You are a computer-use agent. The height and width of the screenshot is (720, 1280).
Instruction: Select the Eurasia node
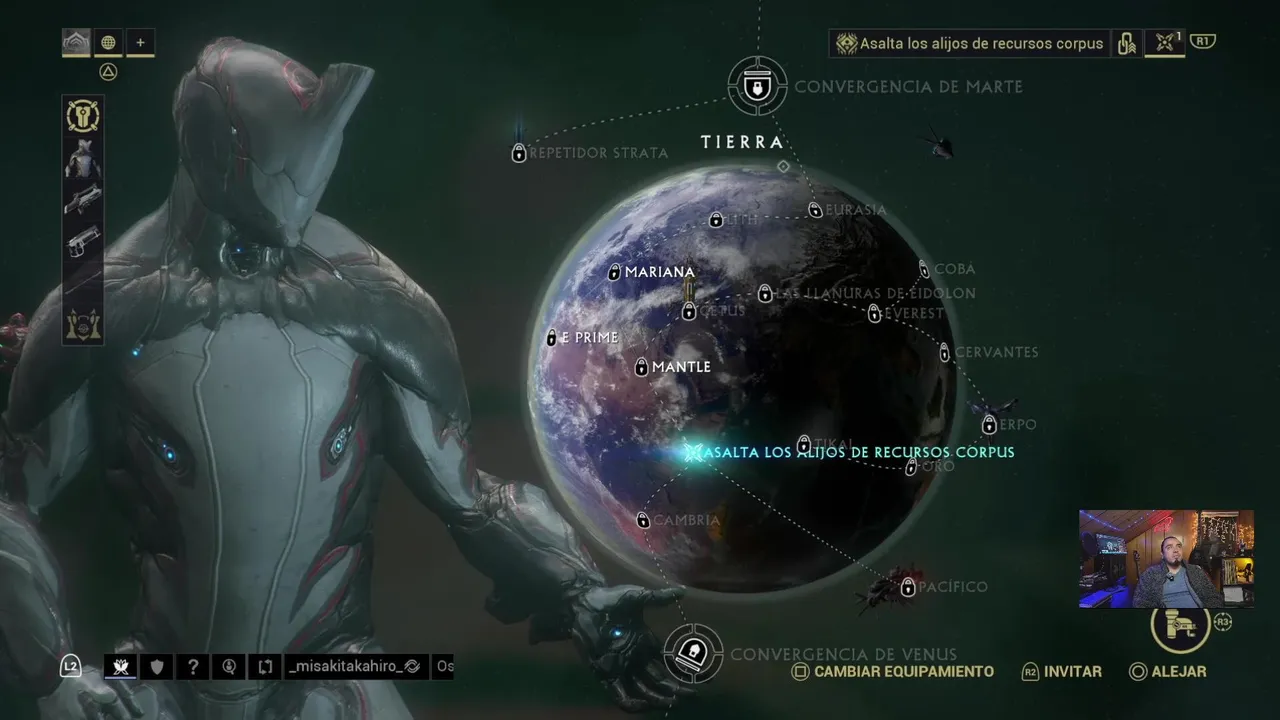(816, 210)
